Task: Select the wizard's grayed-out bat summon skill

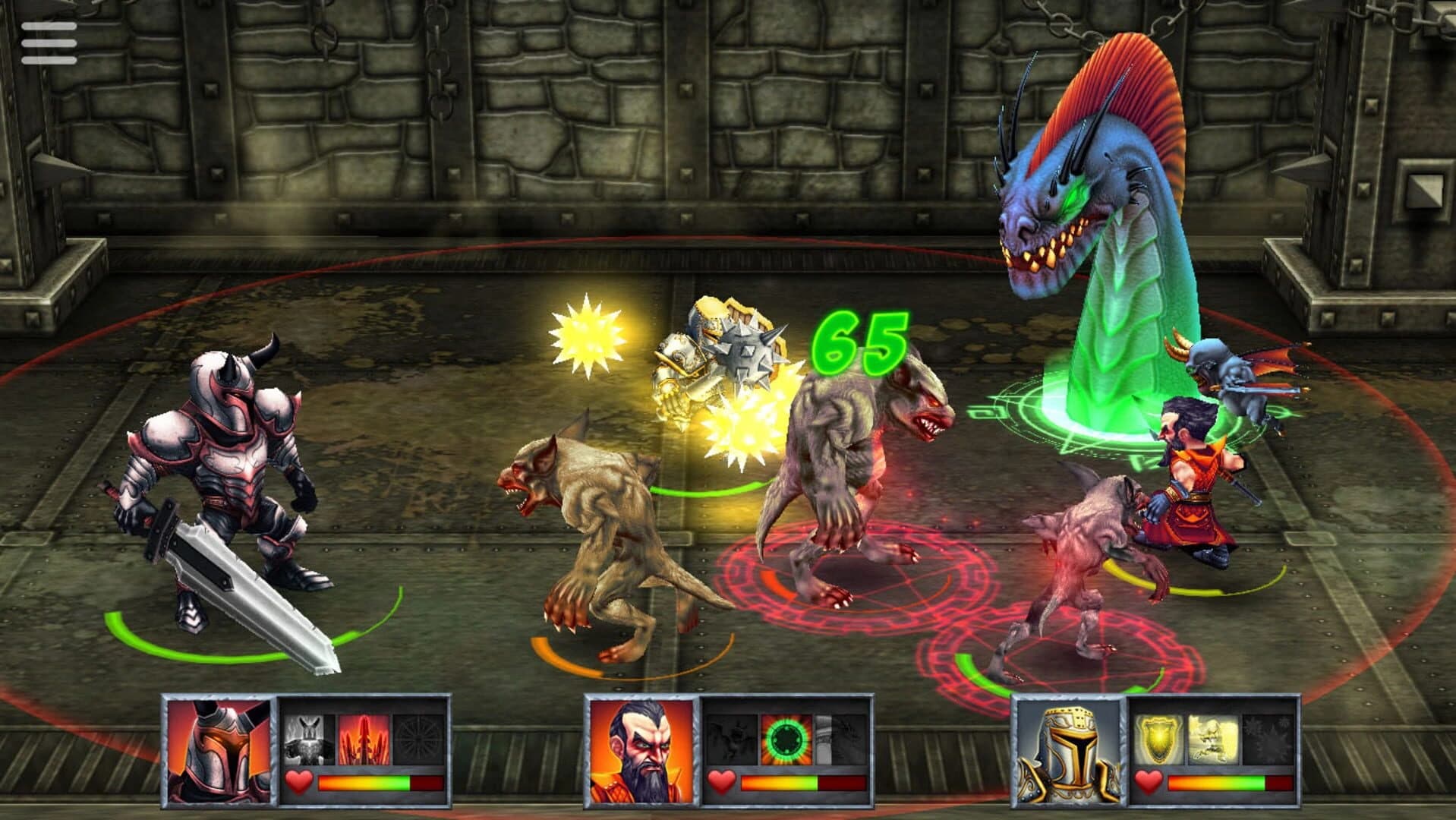Action: point(732,739)
